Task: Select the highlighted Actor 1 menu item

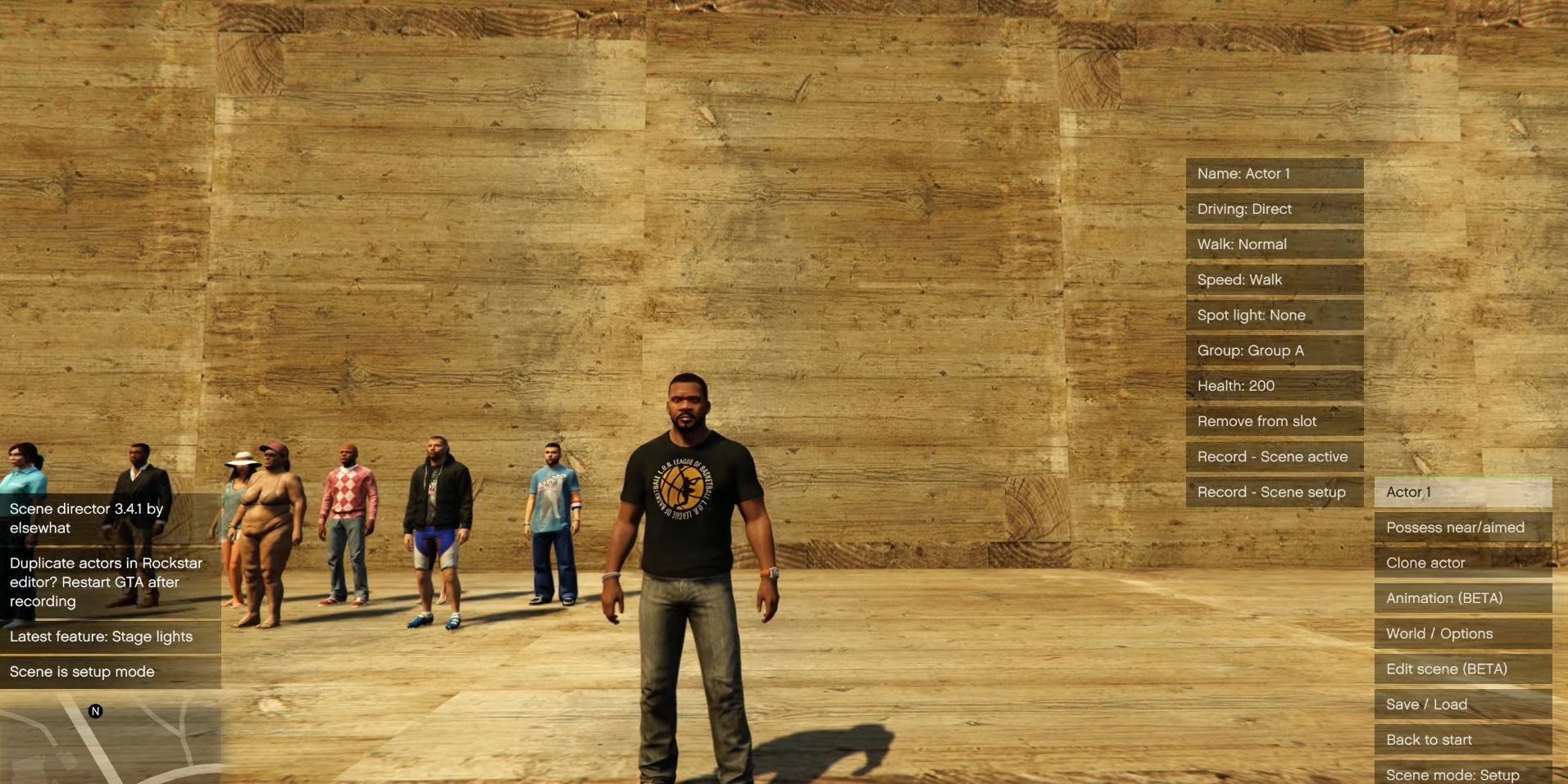Action: point(1463,492)
